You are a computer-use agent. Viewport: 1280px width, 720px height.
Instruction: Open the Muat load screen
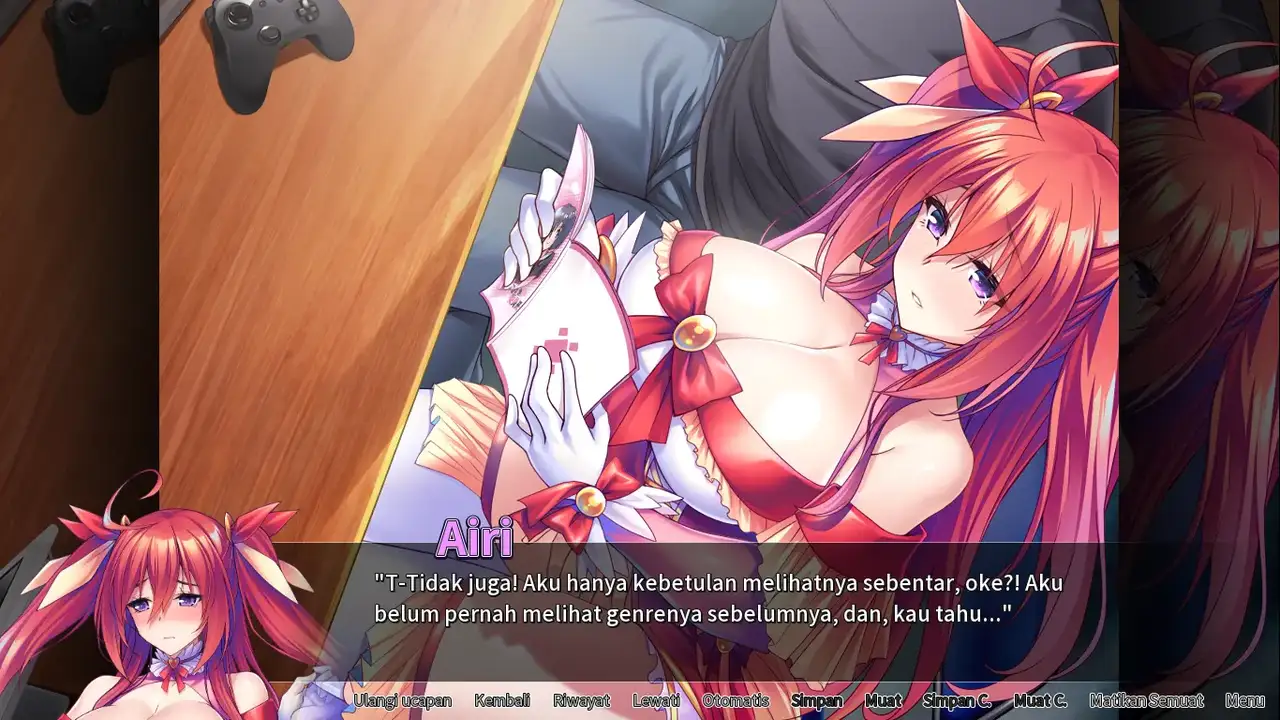click(x=883, y=701)
